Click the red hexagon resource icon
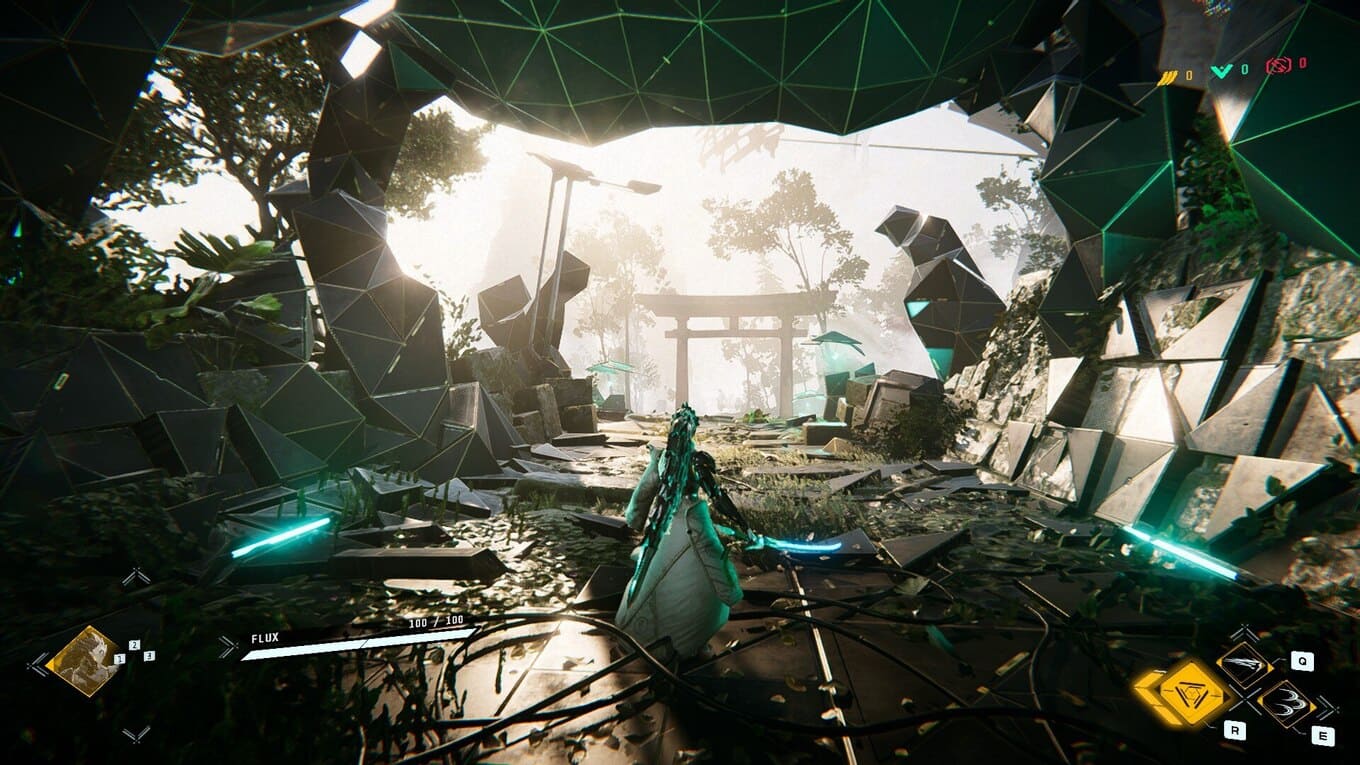 1279,66
